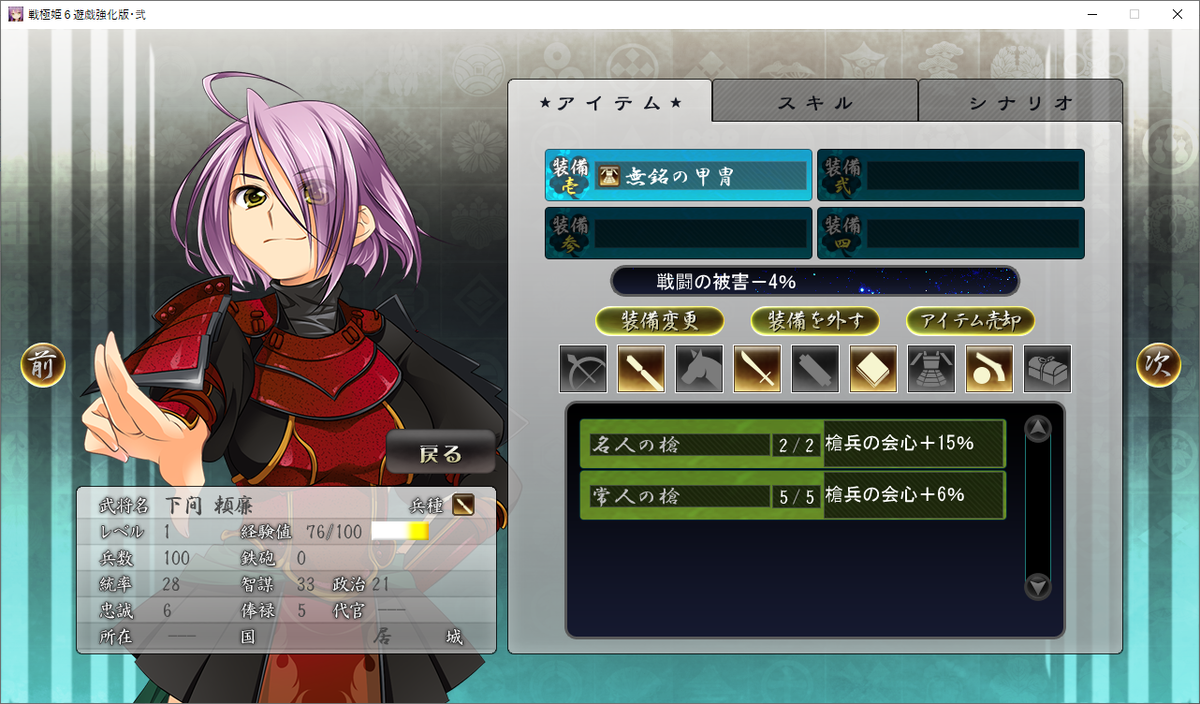1200x704 pixels.
Task: Click the アイテム売却 button
Action: pos(970,321)
